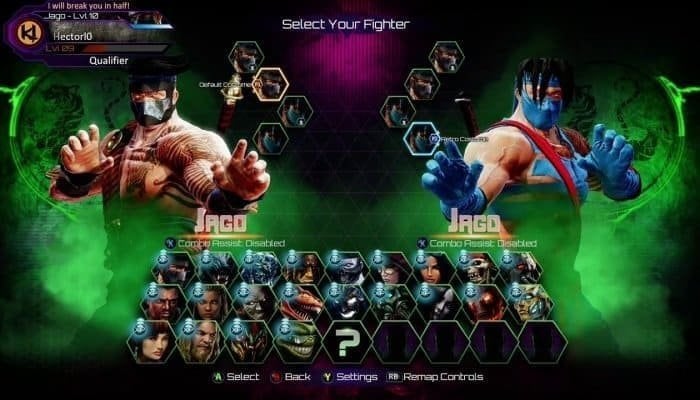Select bearded blond fighter Tusk
700x400 pixels.
[200, 341]
